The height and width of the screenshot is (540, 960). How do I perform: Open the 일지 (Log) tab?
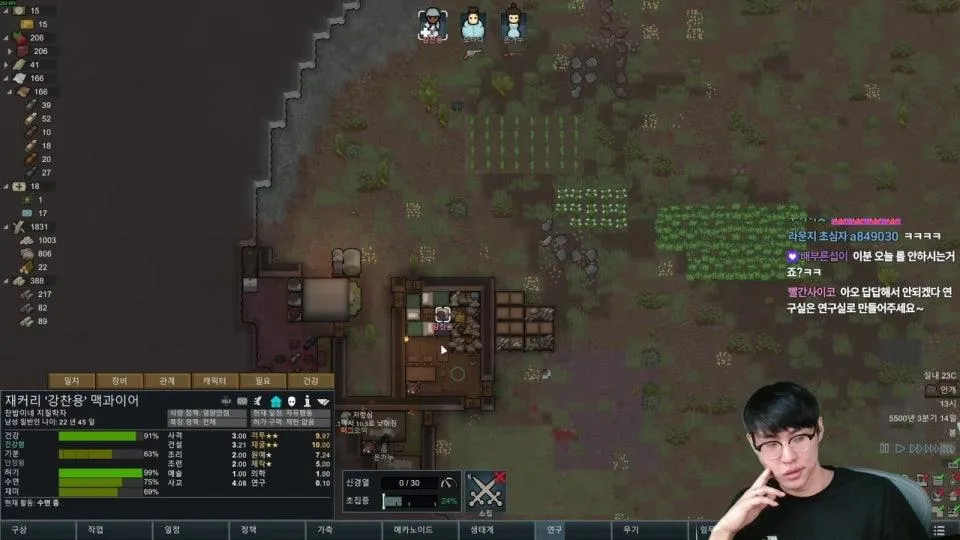[71, 380]
